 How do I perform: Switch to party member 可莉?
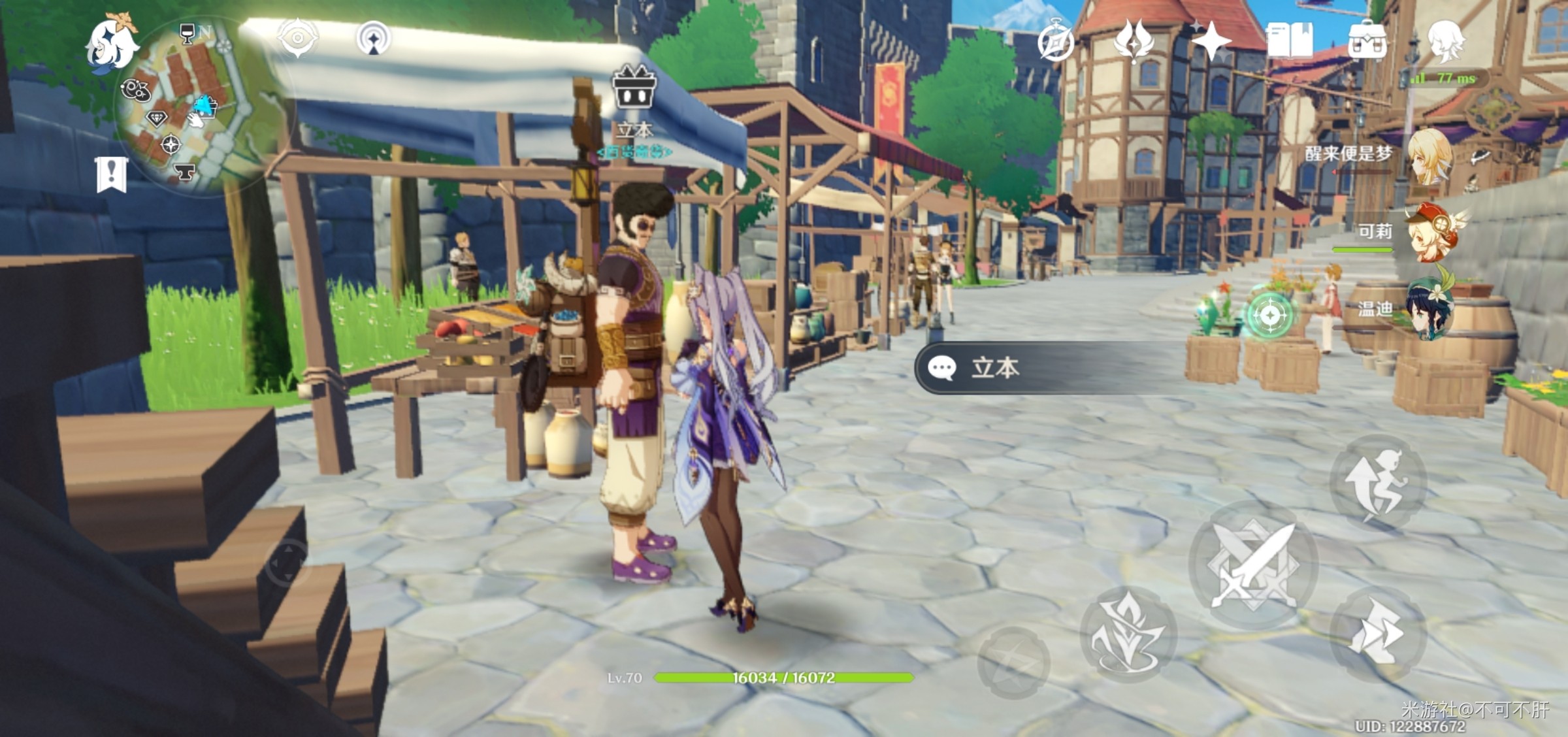(1431, 233)
